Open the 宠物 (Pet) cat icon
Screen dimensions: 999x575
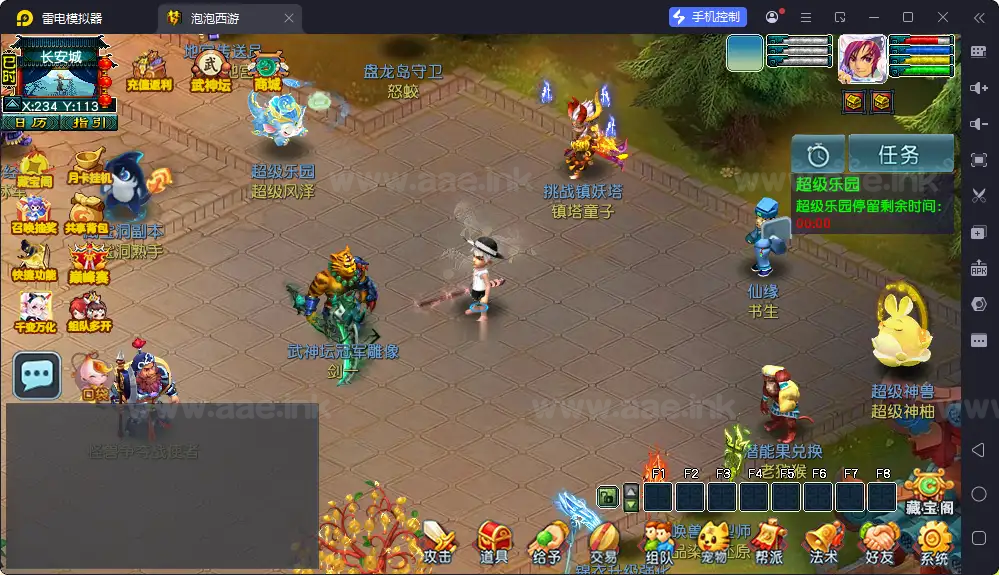713,542
